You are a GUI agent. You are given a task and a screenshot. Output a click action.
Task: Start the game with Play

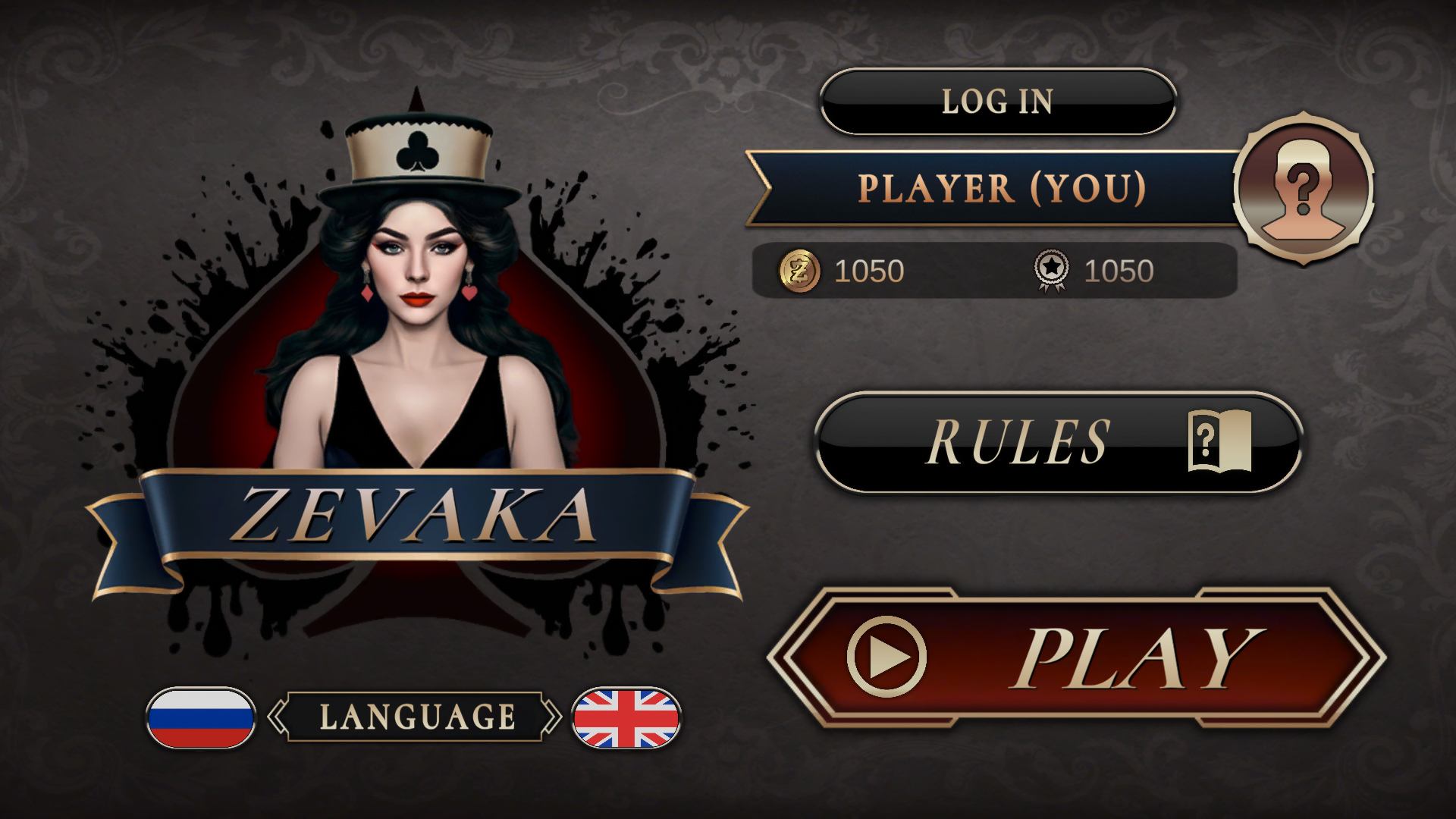1077,657
